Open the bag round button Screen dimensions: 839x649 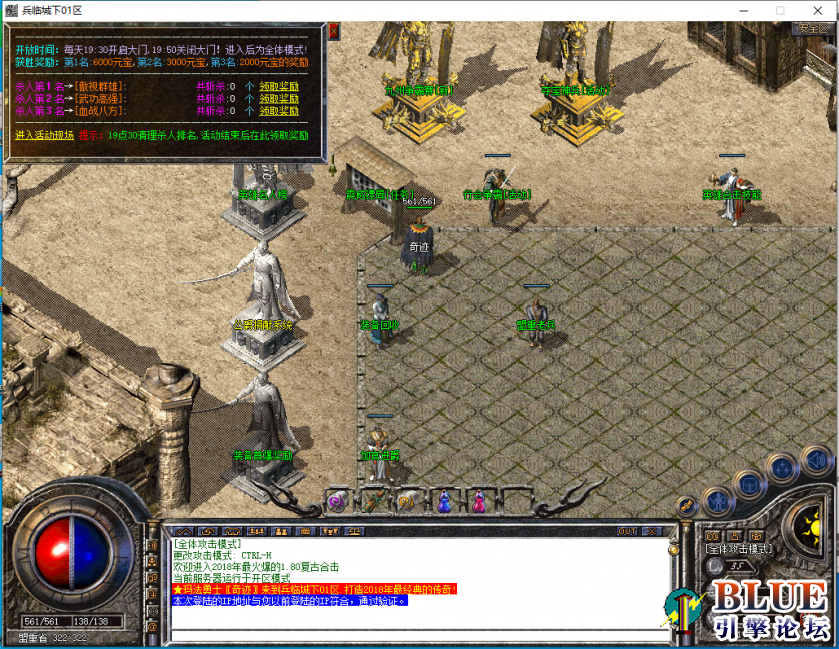tap(747, 485)
